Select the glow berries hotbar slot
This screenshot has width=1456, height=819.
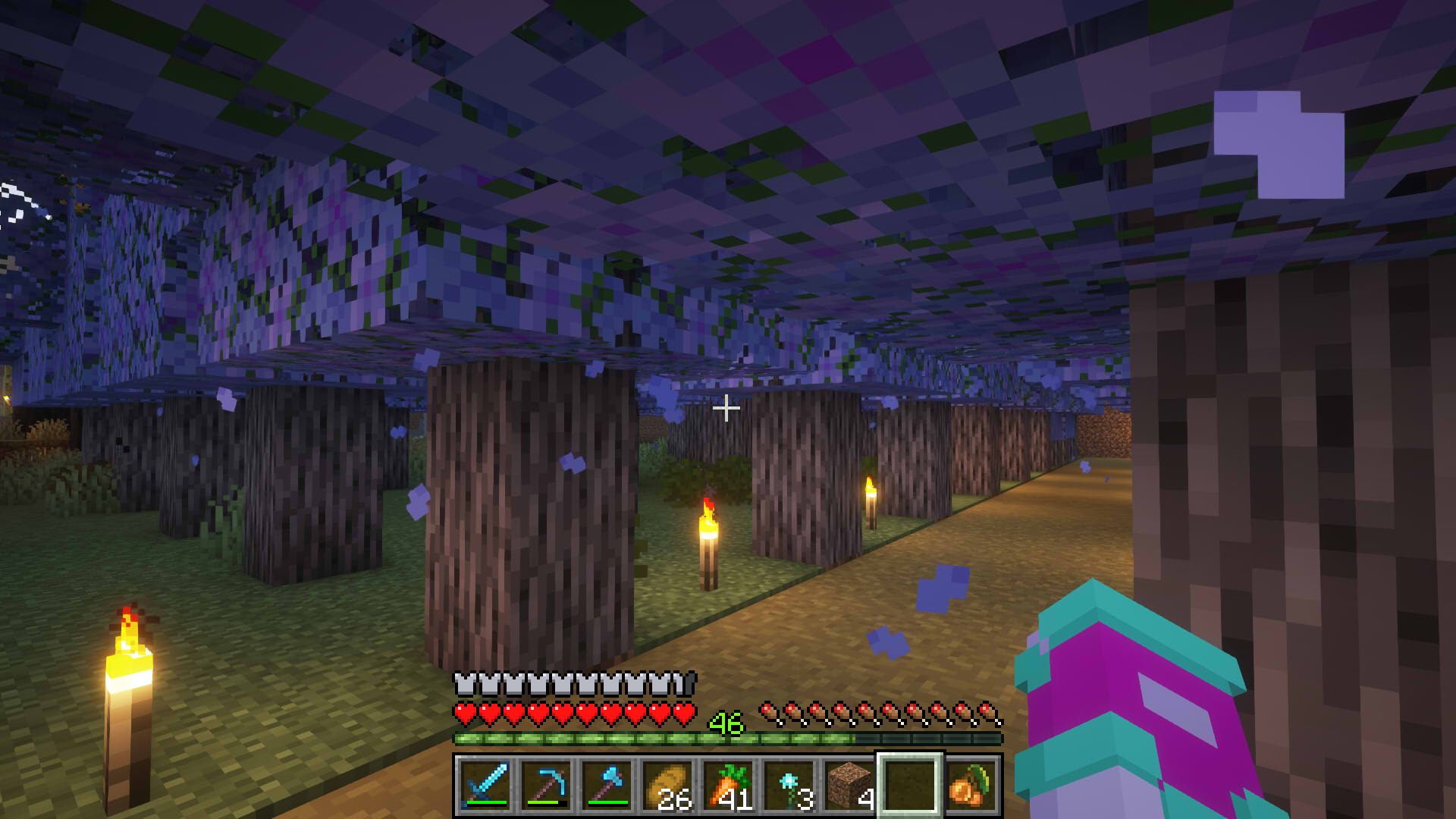(971, 786)
